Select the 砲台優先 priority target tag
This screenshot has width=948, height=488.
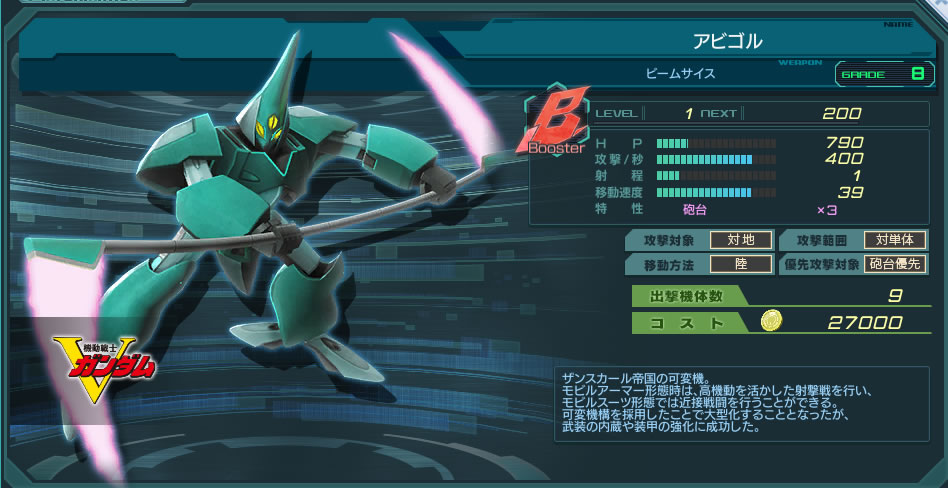click(895, 265)
